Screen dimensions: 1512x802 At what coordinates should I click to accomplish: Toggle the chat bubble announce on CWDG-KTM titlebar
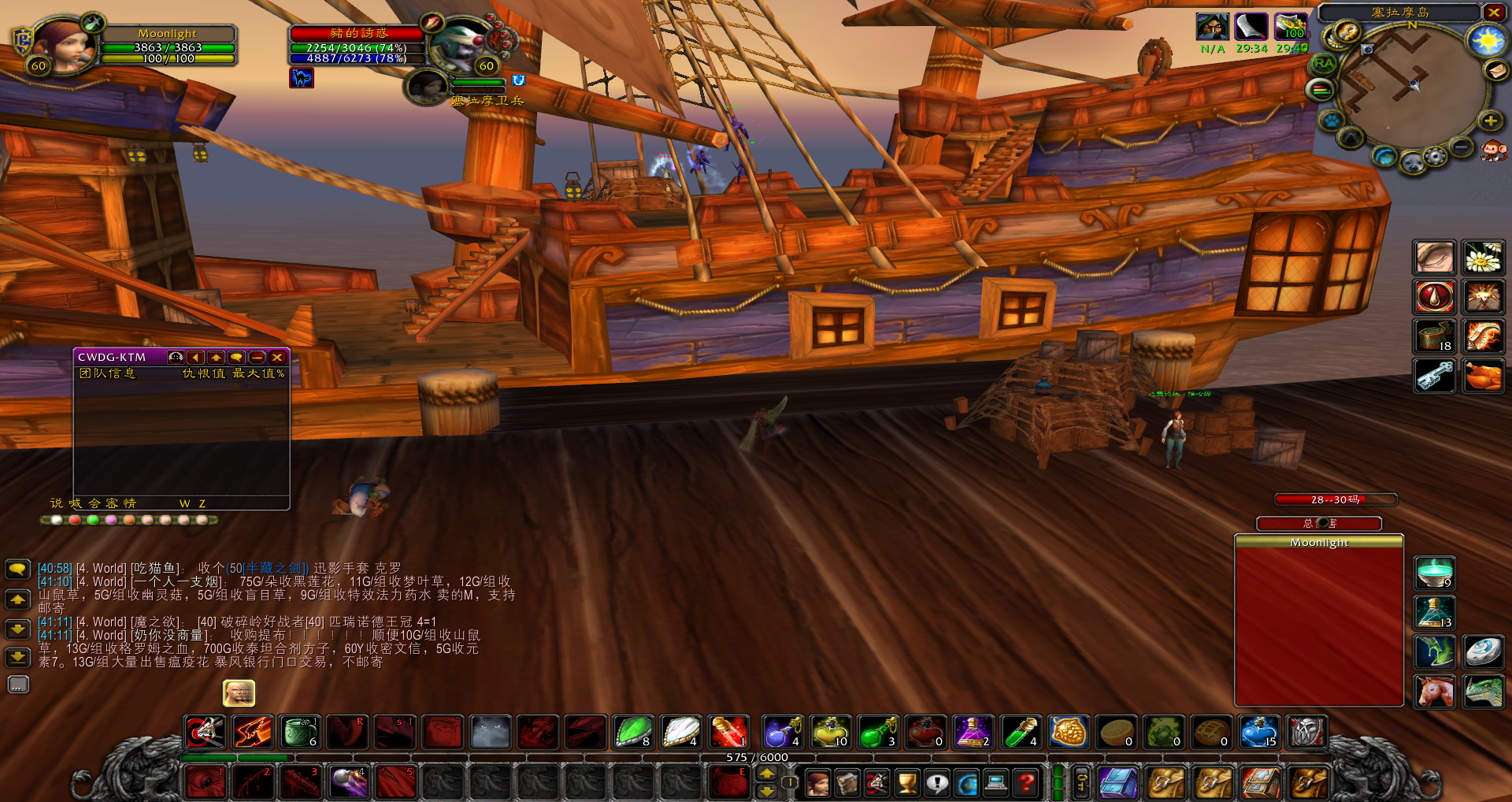(236, 358)
